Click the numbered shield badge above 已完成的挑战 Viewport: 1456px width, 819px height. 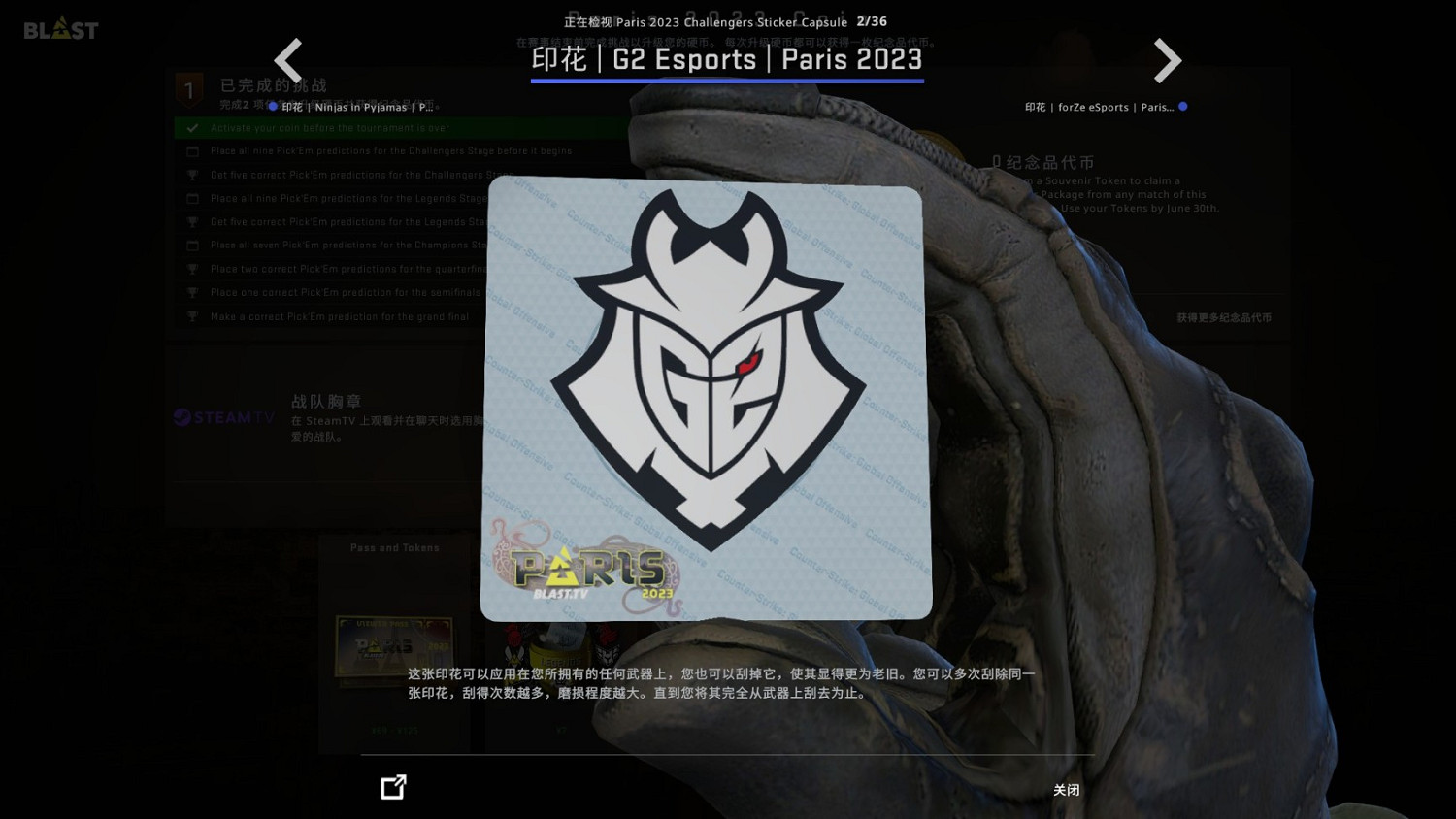pyautogui.click(x=189, y=89)
